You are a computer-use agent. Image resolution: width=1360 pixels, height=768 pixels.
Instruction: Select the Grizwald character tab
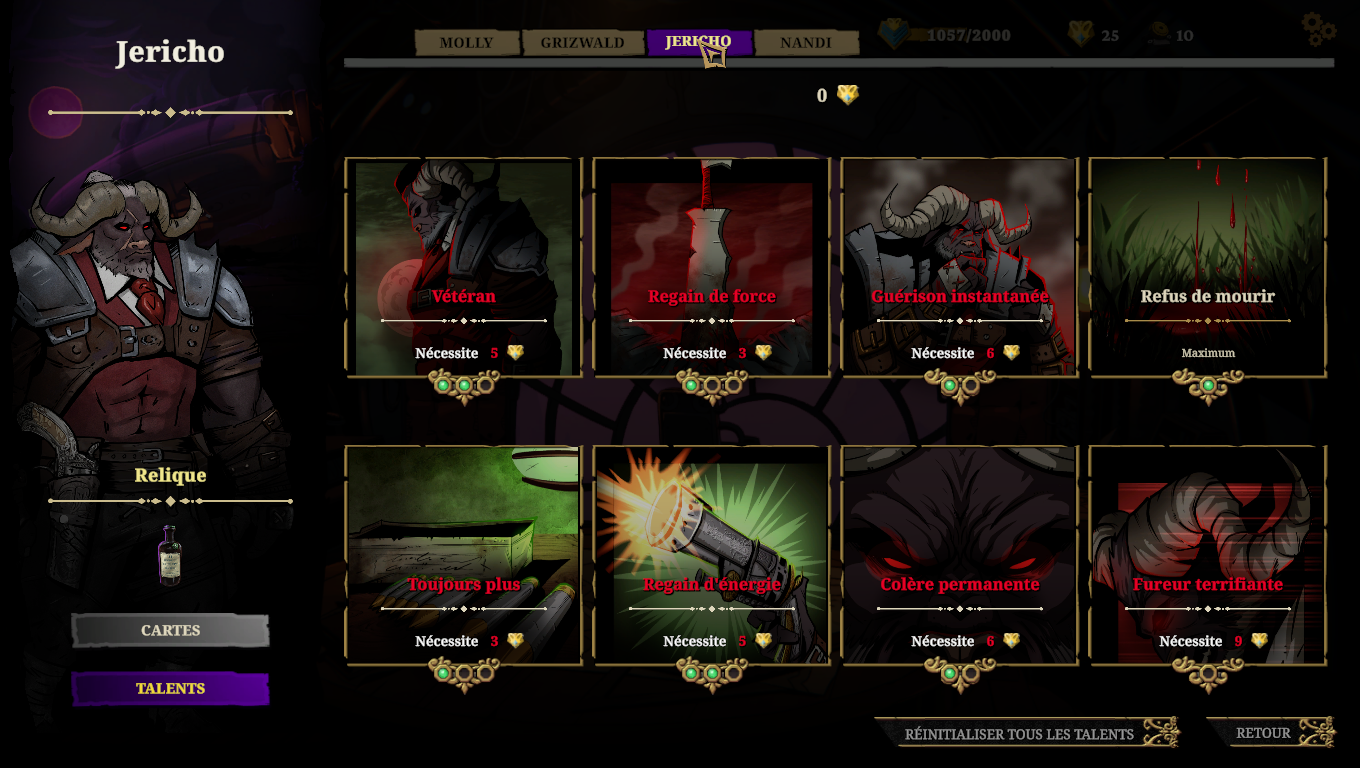(x=582, y=43)
